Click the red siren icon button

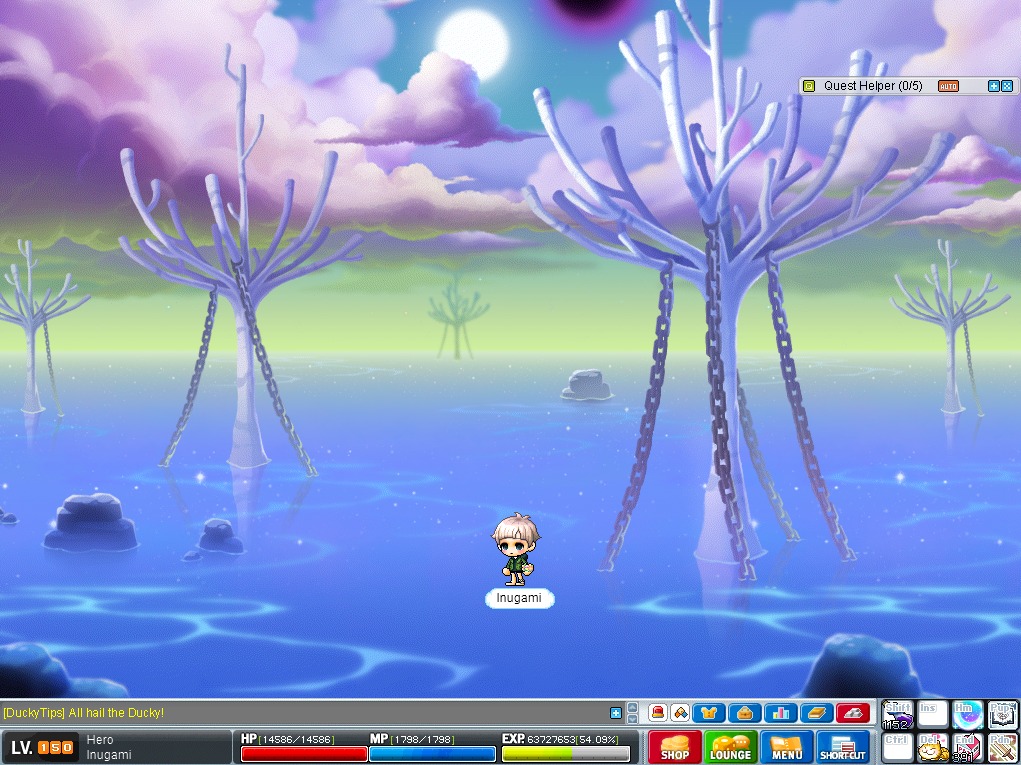coord(658,713)
